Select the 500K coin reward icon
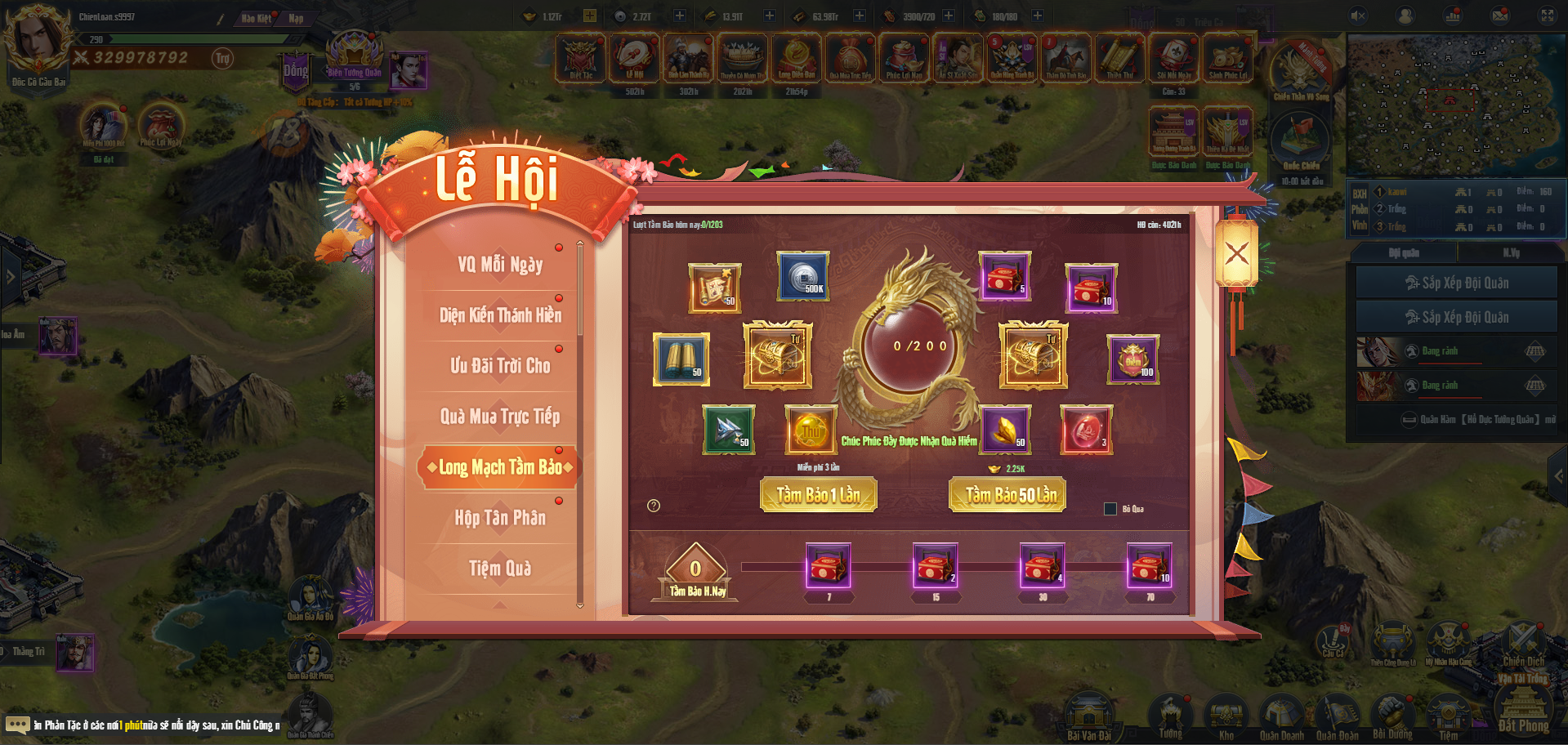1568x745 pixels. coord(803,275)
